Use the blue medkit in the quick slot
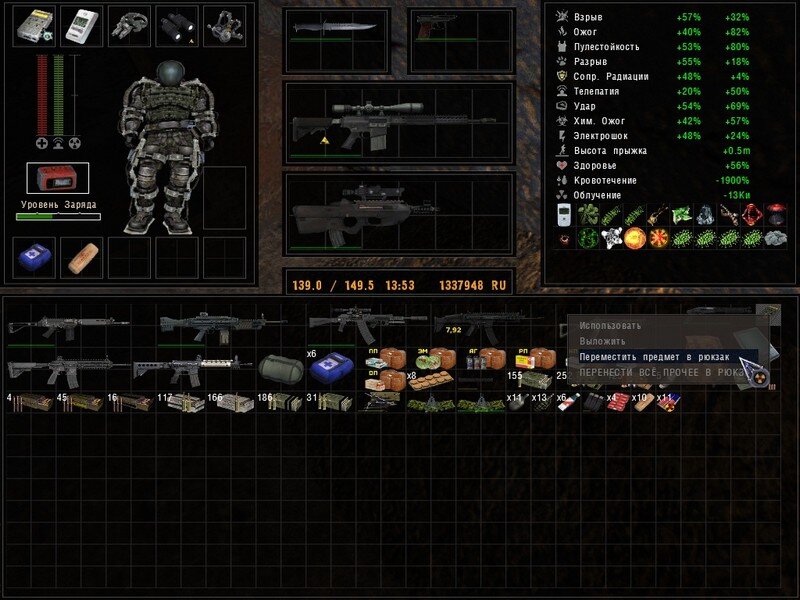Screen dimensions: 800x600 (x=34, y=257)
